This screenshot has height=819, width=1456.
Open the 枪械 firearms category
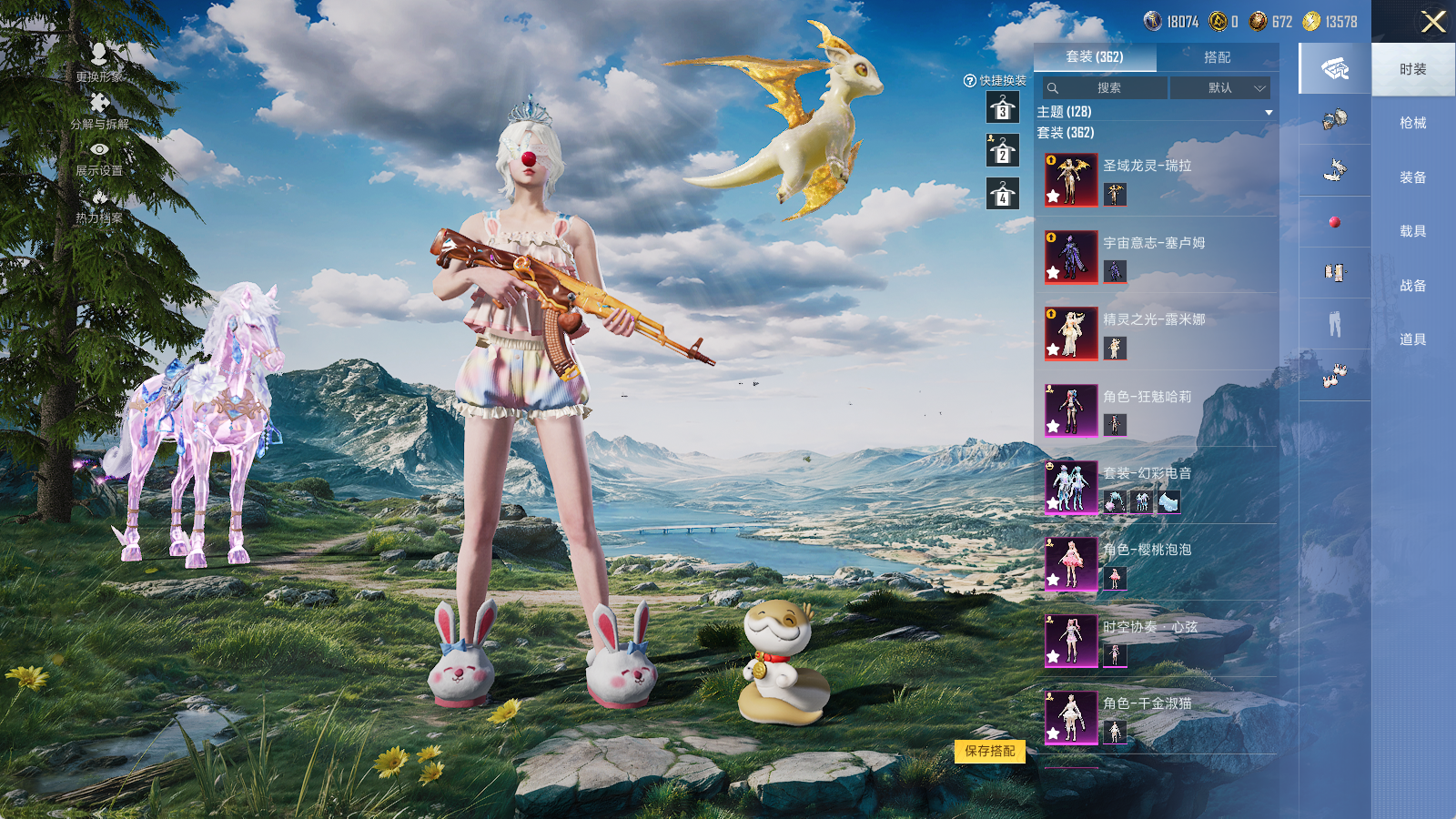[1412, 123]
